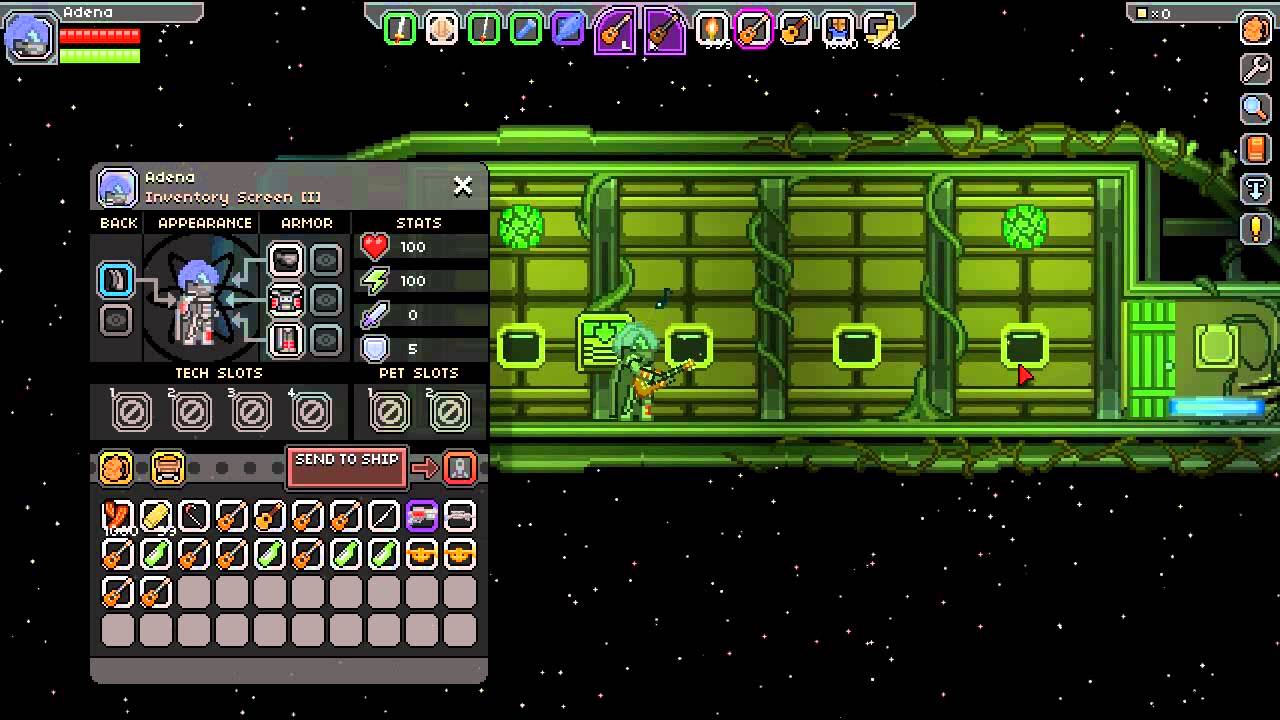Click the magnifying glass inspect icon
Screen dimensions: 1280x720
click(1255, 108)
